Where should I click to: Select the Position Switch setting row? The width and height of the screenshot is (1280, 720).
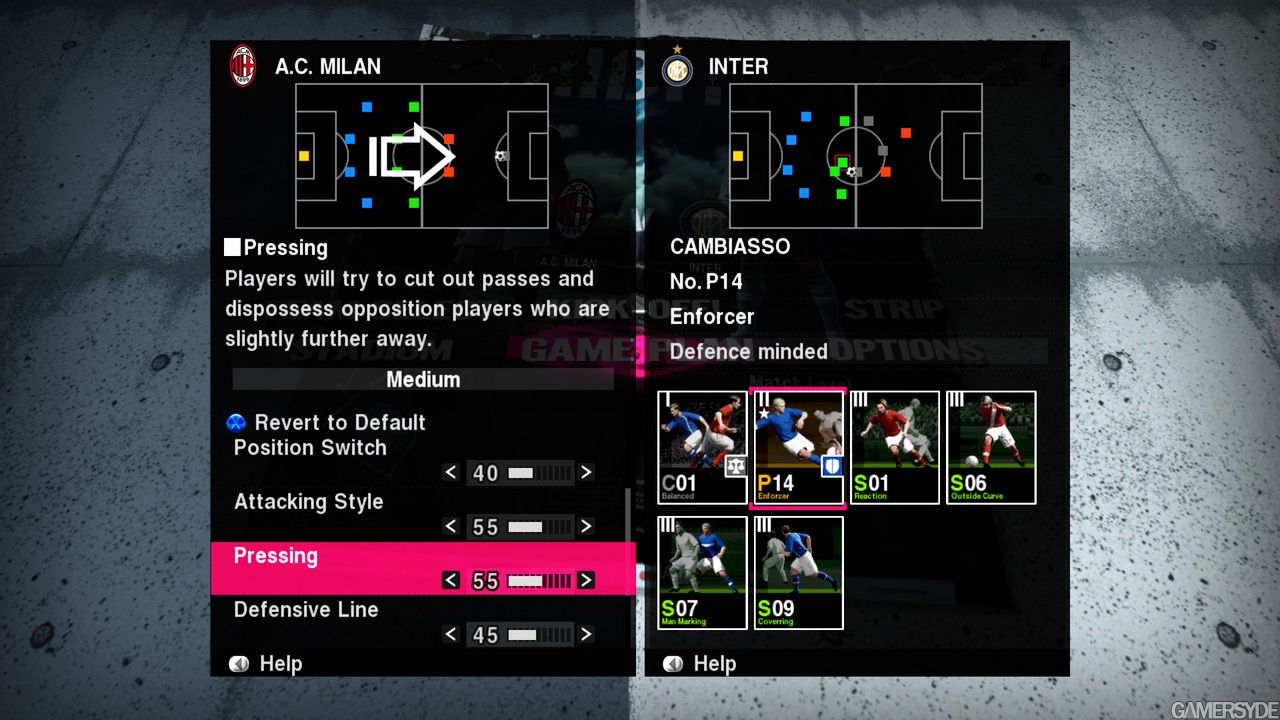pyautogui.click(x=310, y=448)
